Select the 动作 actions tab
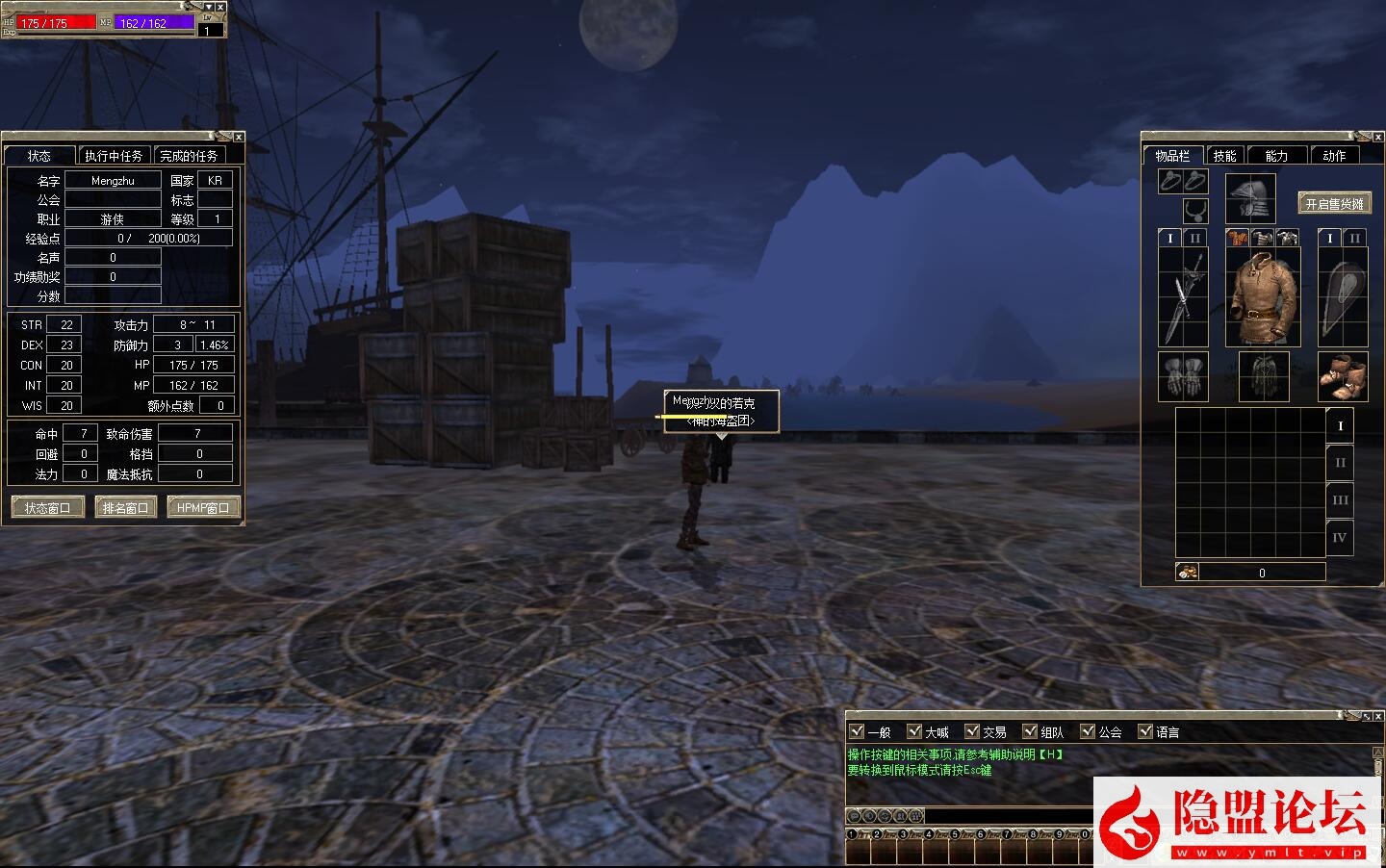 (1334, 156)
